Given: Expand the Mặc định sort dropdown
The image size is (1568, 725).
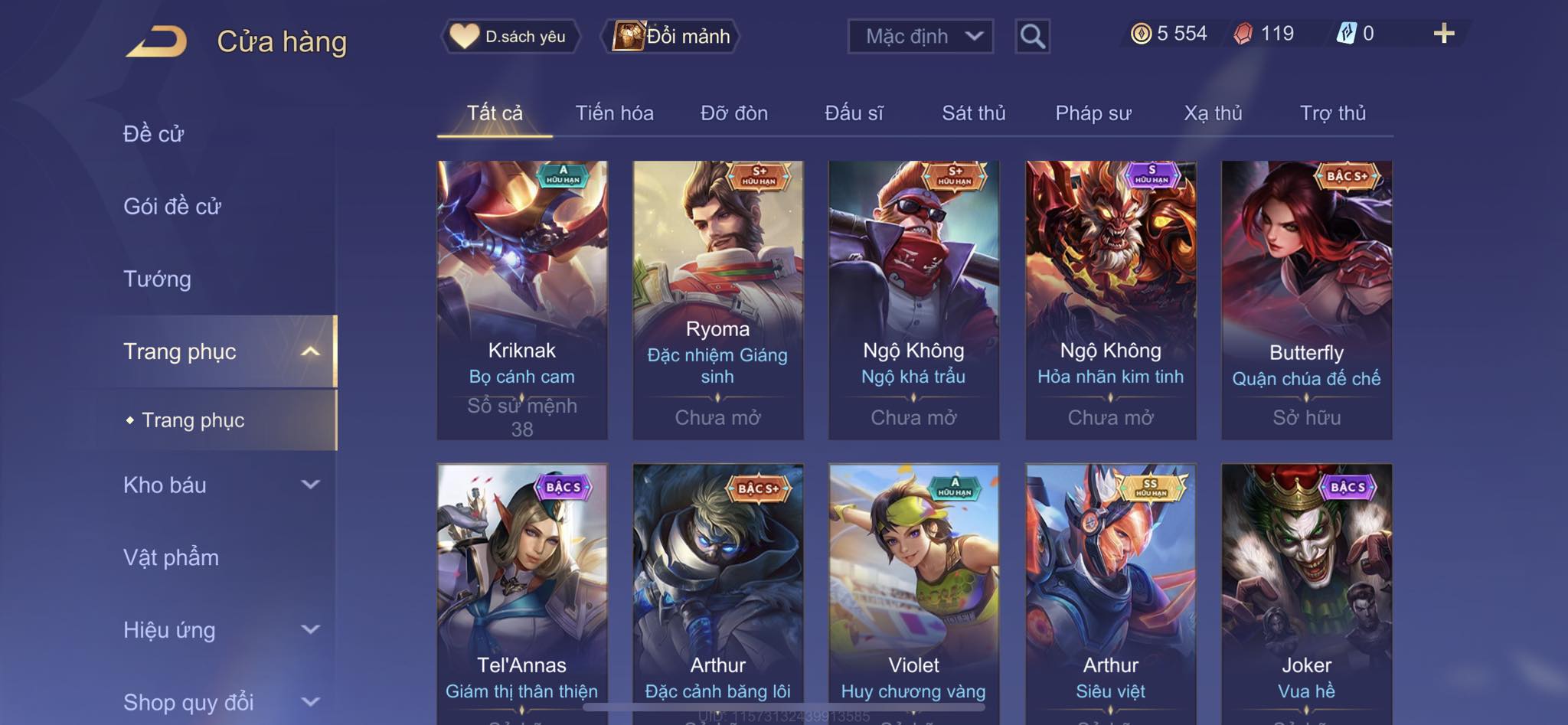Looking at the screenshot, I should [x=920, y=36].
